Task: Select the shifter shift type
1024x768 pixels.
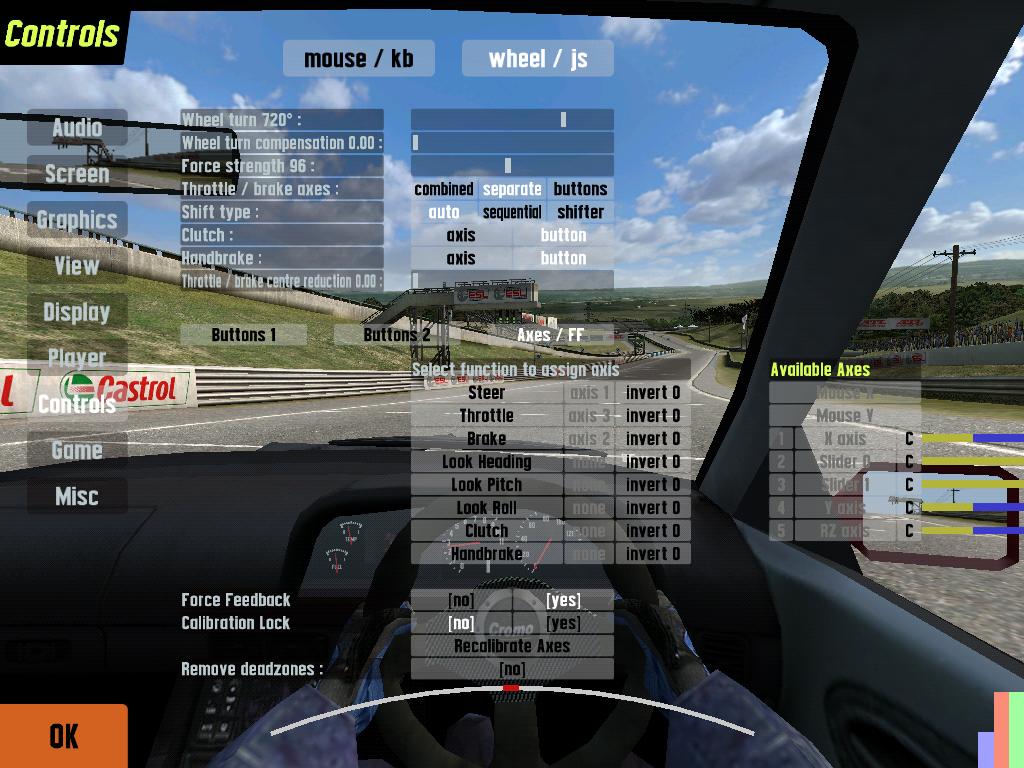Action: click(x=580, y=212)
